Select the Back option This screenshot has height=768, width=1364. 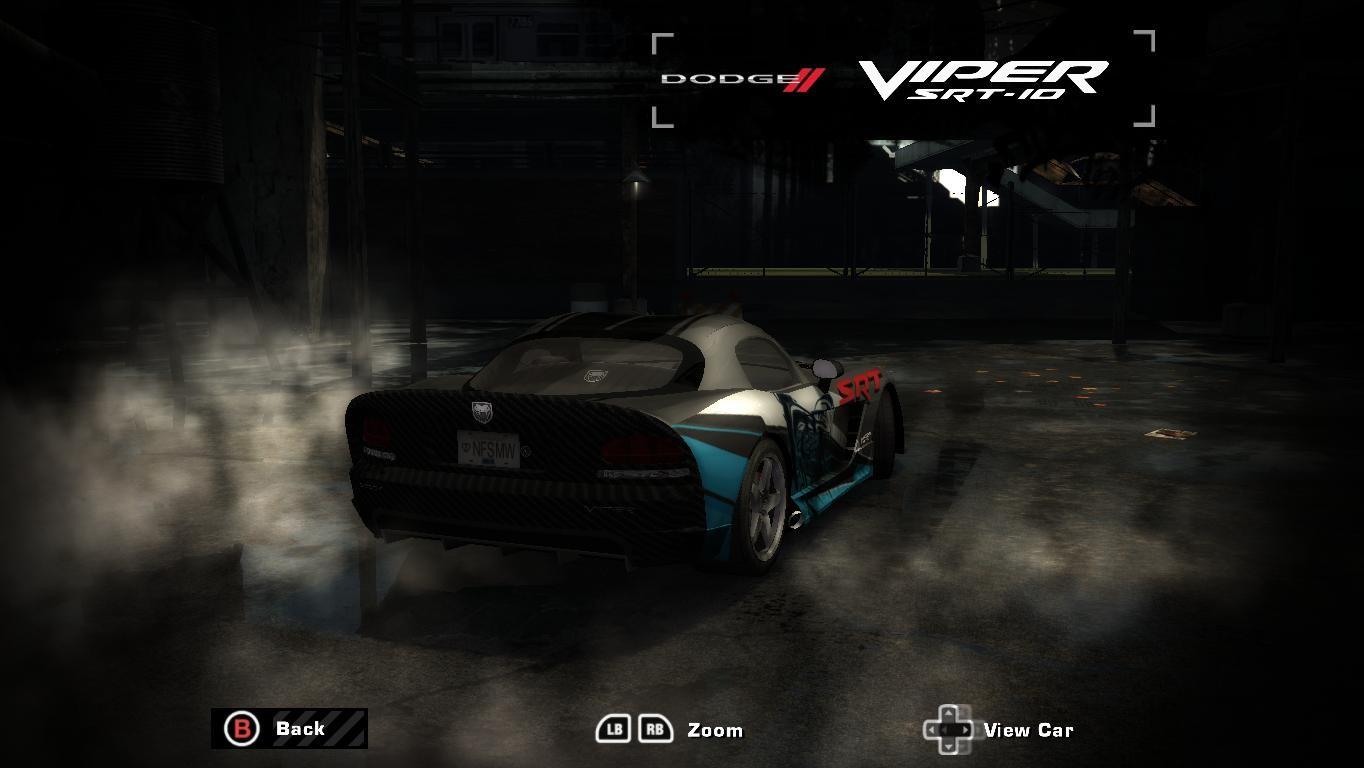(x=299, y=728)
